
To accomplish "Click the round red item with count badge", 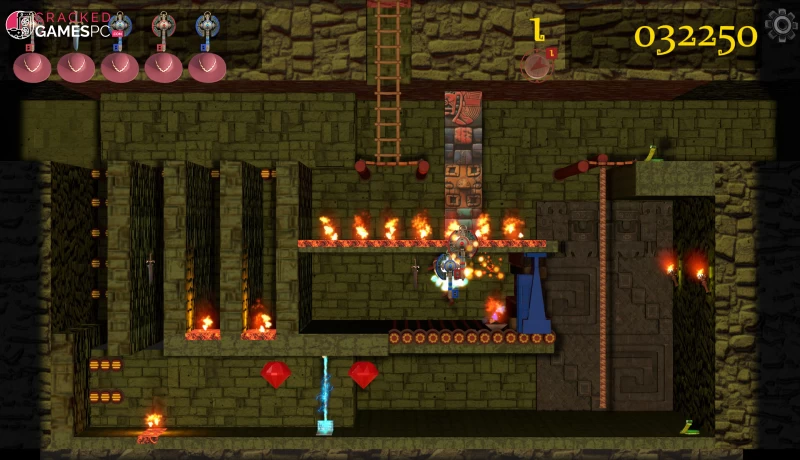I will coord(538,65).
